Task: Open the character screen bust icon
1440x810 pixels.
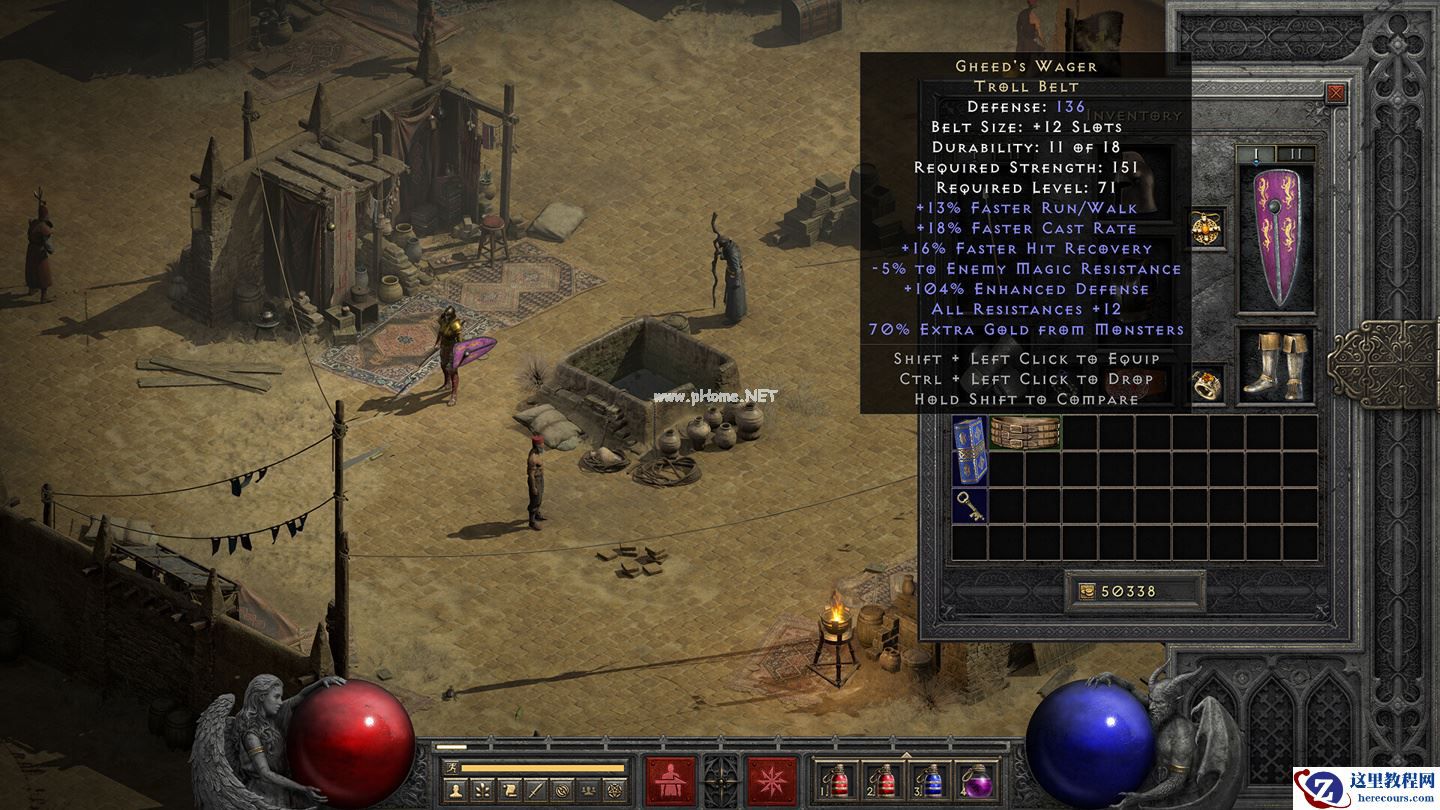Action: point(455,791)
